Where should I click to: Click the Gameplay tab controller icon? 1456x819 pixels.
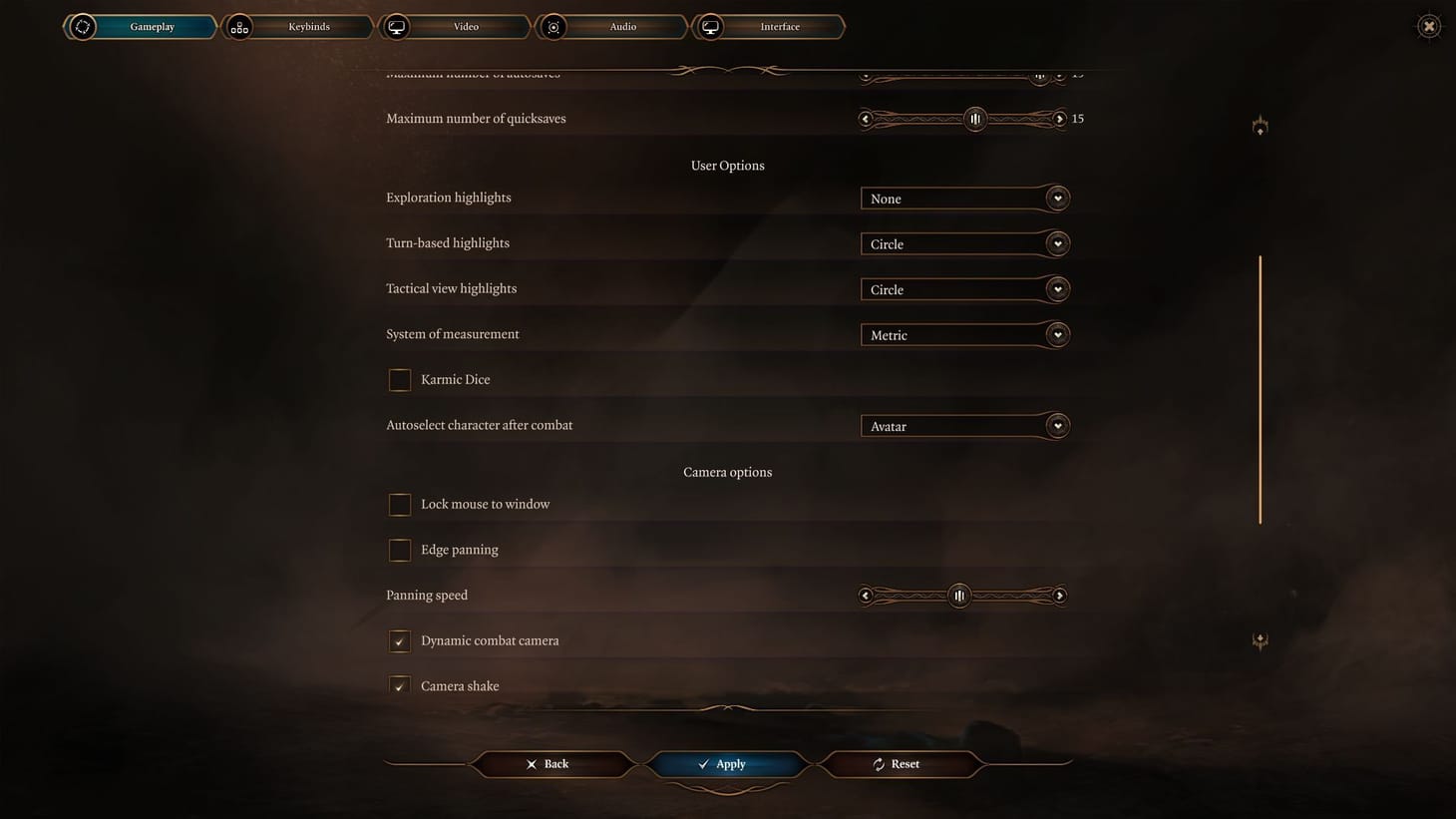[x=83, y=26]
